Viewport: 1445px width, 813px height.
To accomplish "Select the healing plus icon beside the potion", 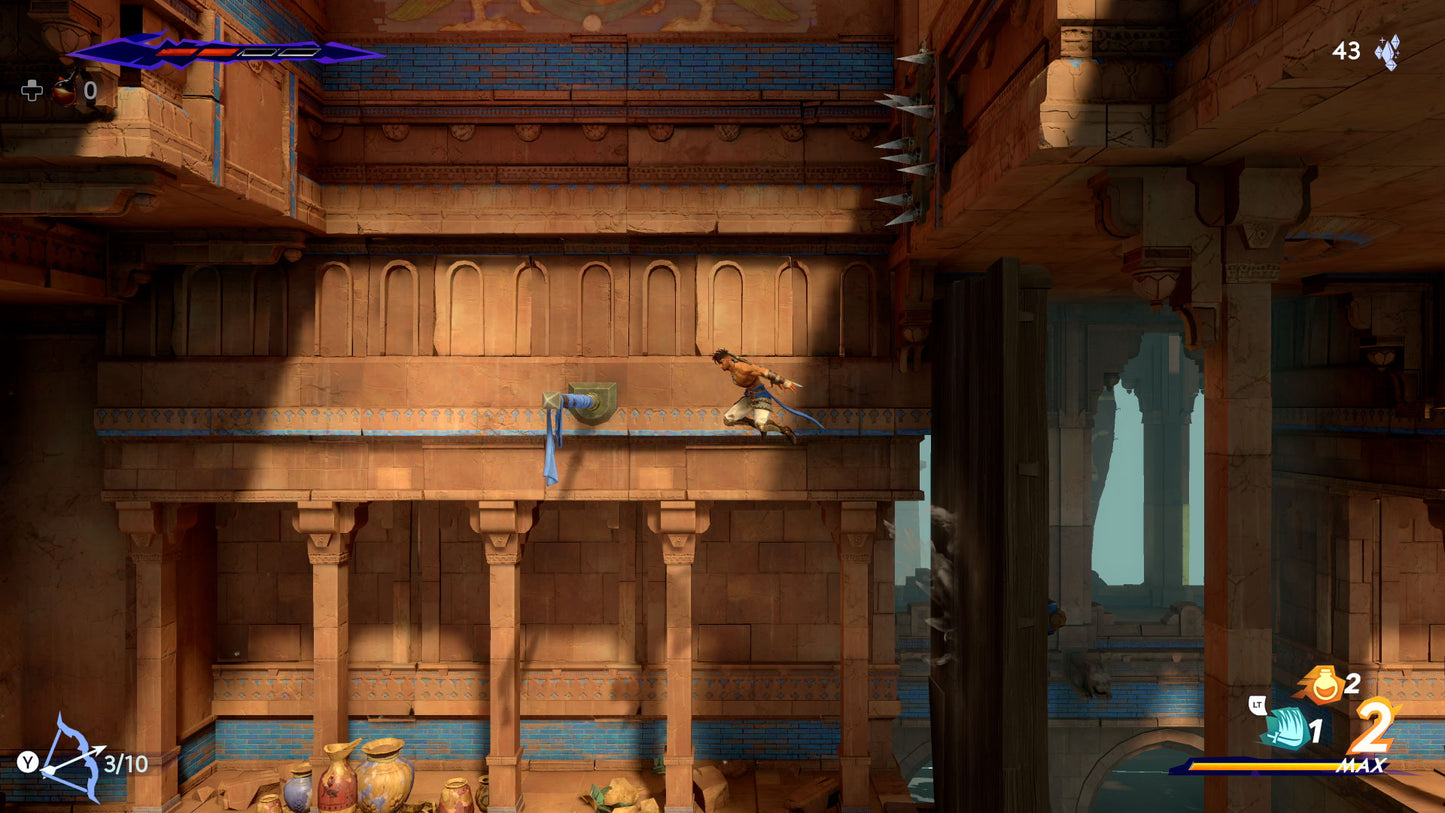I will pyautogui.click(x=32, y=92).
